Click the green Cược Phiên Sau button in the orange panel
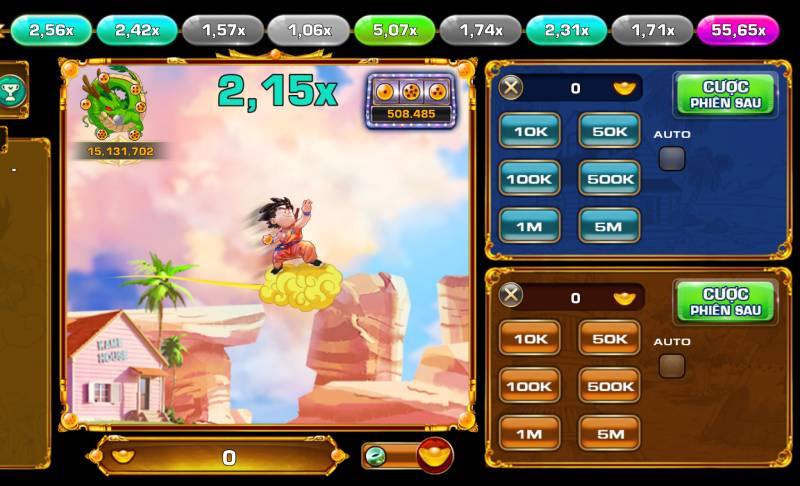Viewport: 800px width, 486px height. 725,302
